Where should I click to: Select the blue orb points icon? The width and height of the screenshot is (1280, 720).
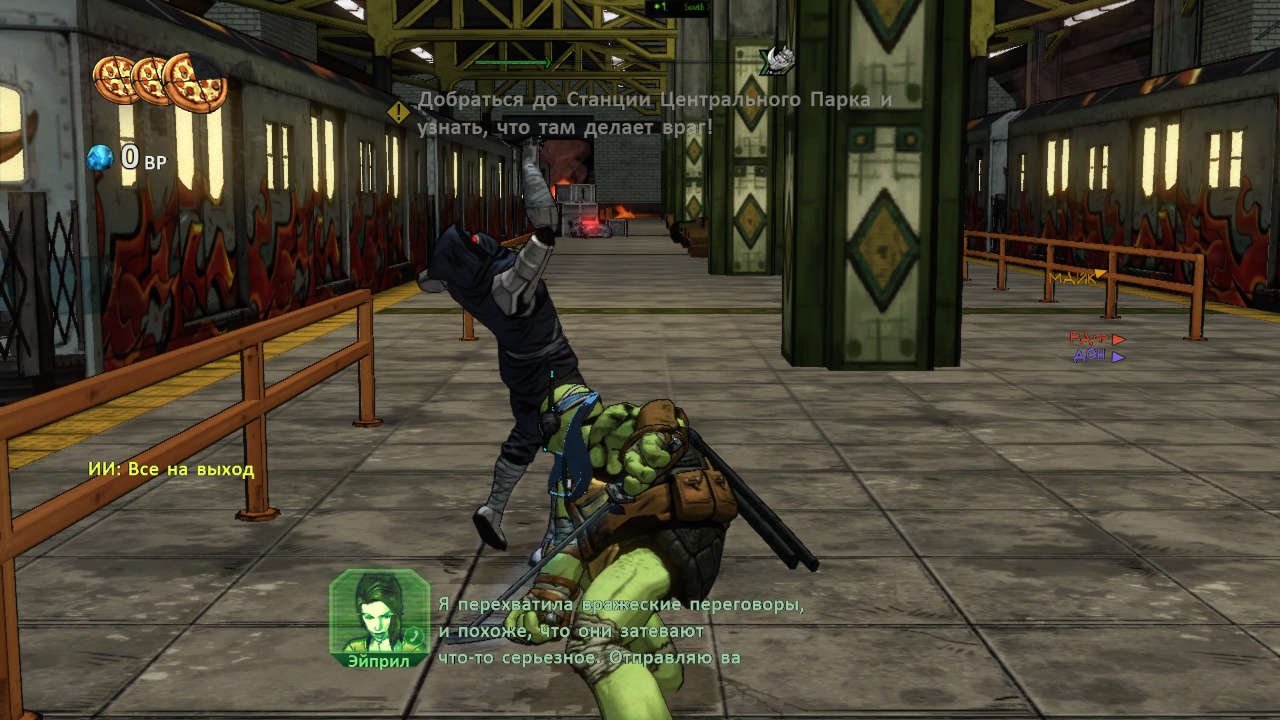click(100, 158)
